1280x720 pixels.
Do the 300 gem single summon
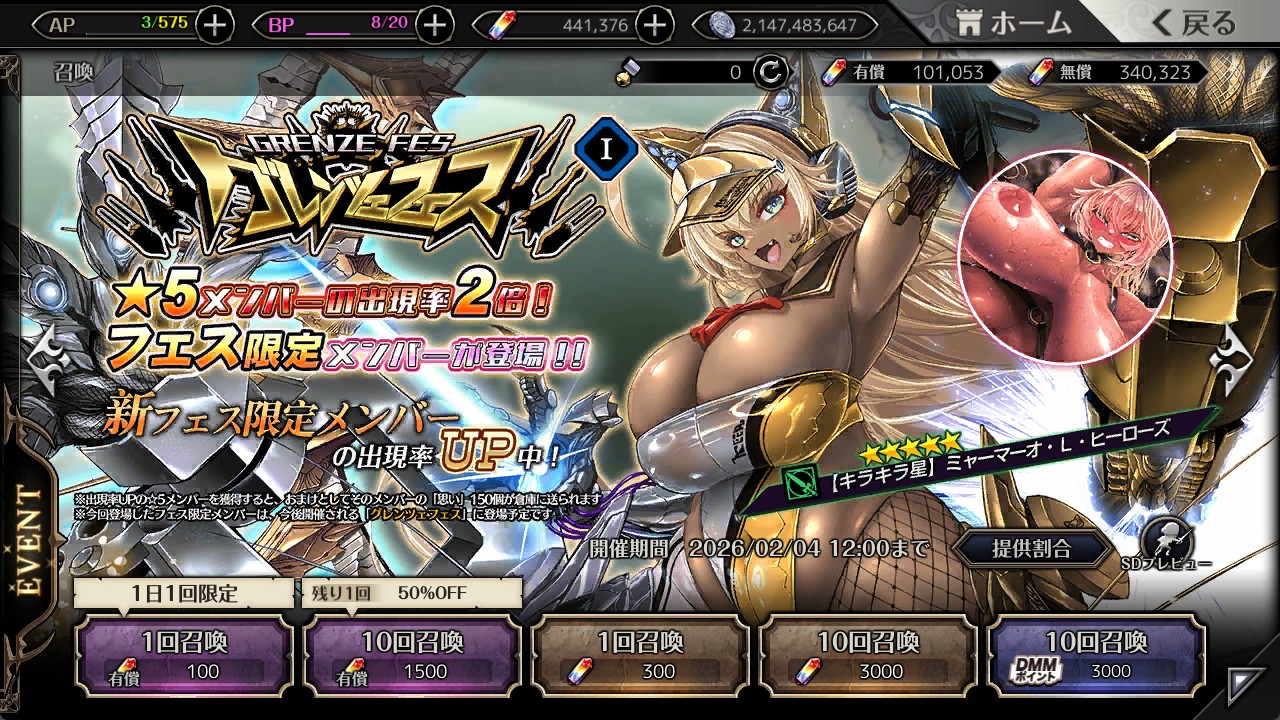[640, 656]
